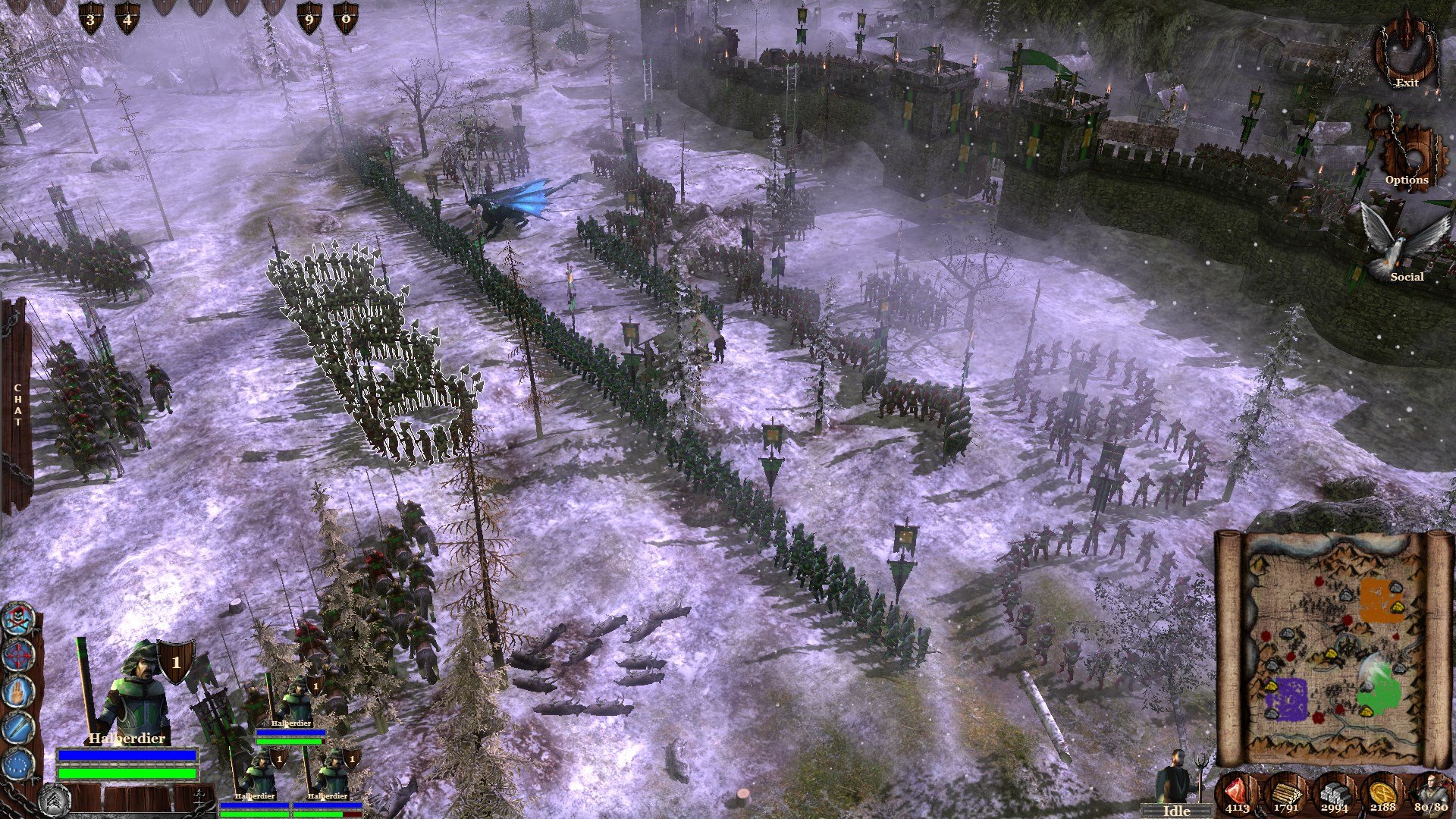Image resolution: width=1456 pixels, height=819 pixels.
Task: Click the red compass stance icon
Action: pos(18,654)
